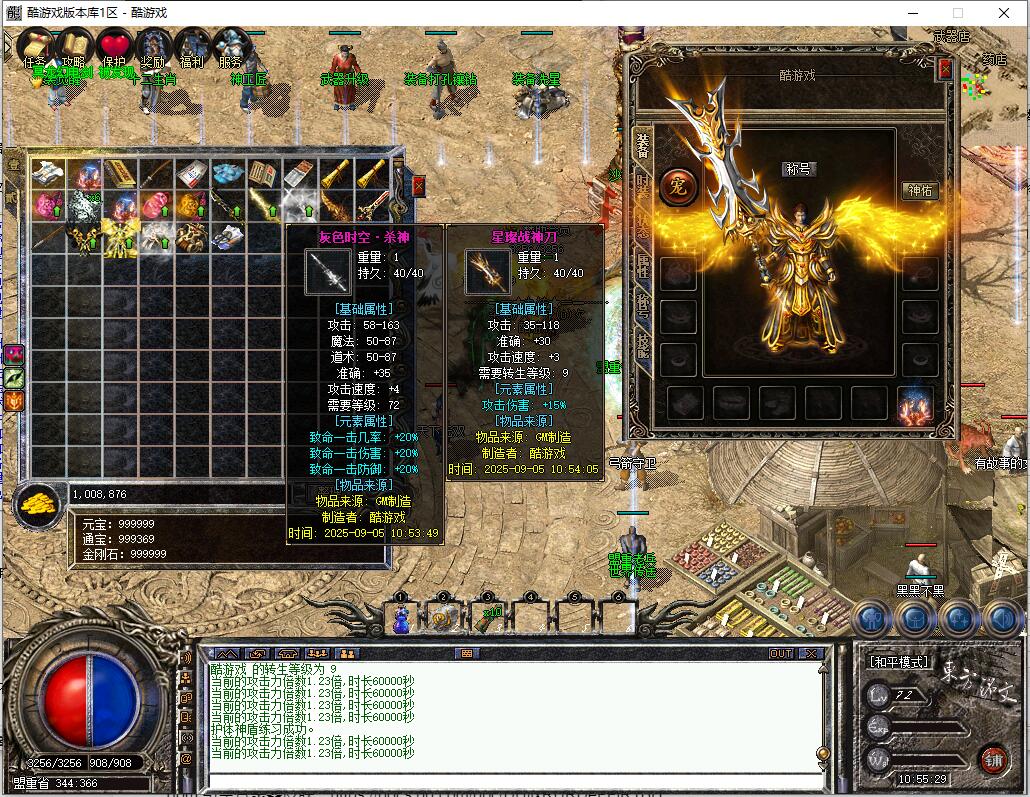This screenshot has height=797, width=1030.
Task: Click the OUT button on chat bar
Action: tap(780, 654)
